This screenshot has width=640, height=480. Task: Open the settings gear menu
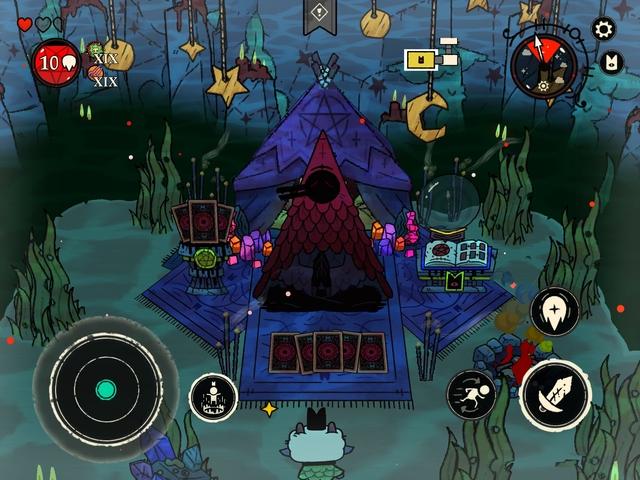pyautogui.click(x=603, y=28)
